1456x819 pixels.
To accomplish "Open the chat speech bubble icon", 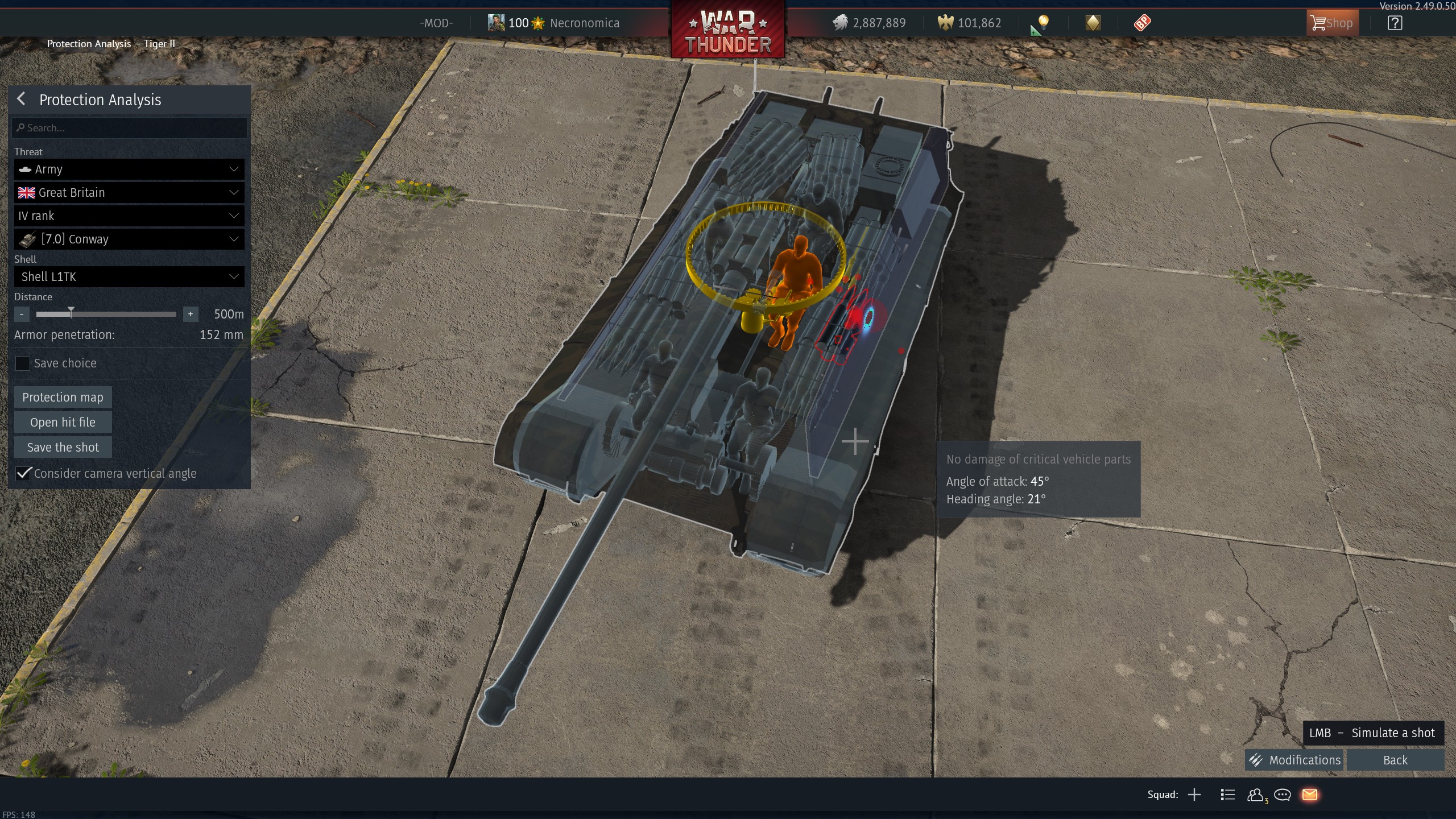I will (1283, 795).
